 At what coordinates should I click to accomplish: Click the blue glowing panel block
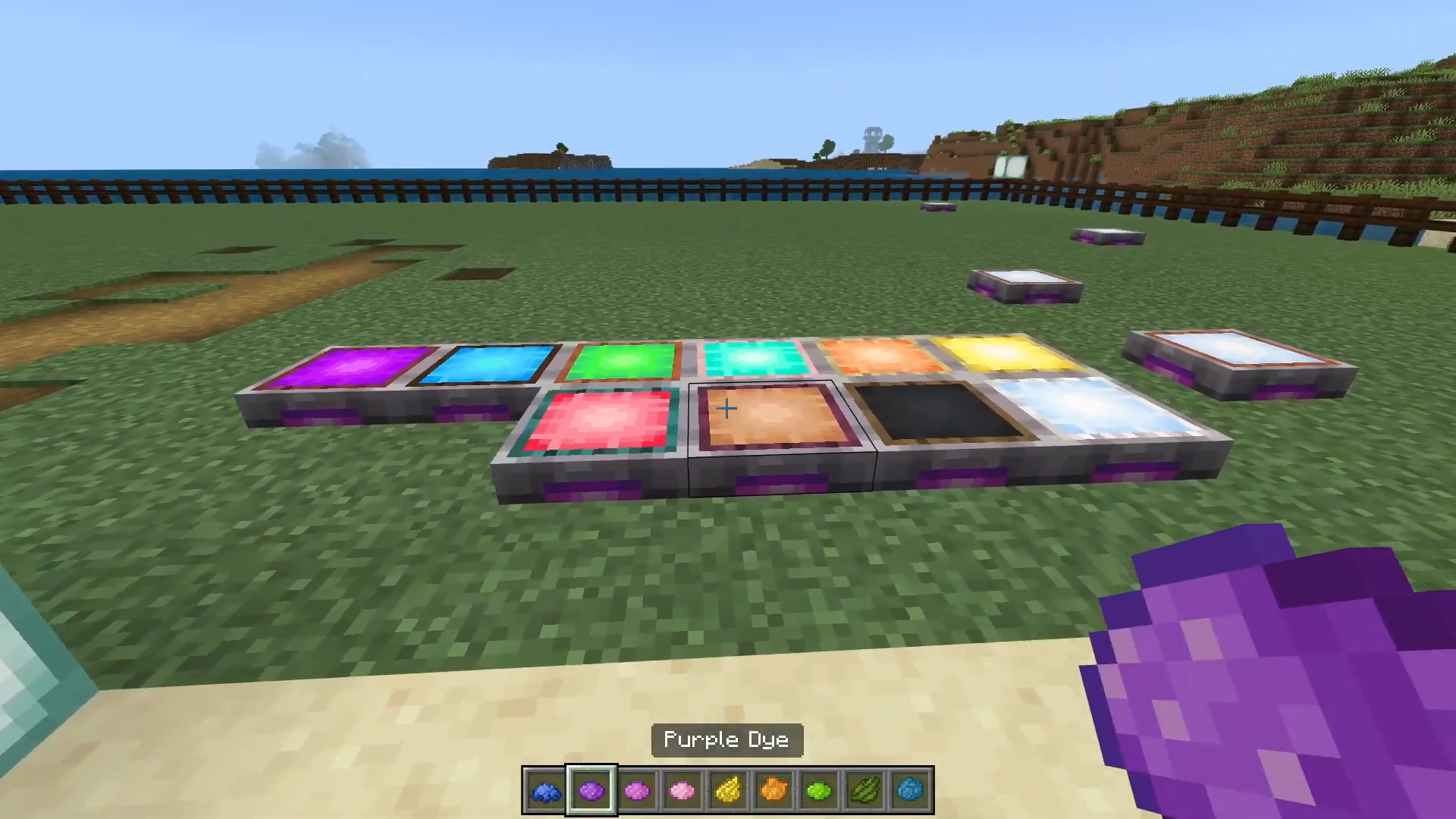(485, 364)
